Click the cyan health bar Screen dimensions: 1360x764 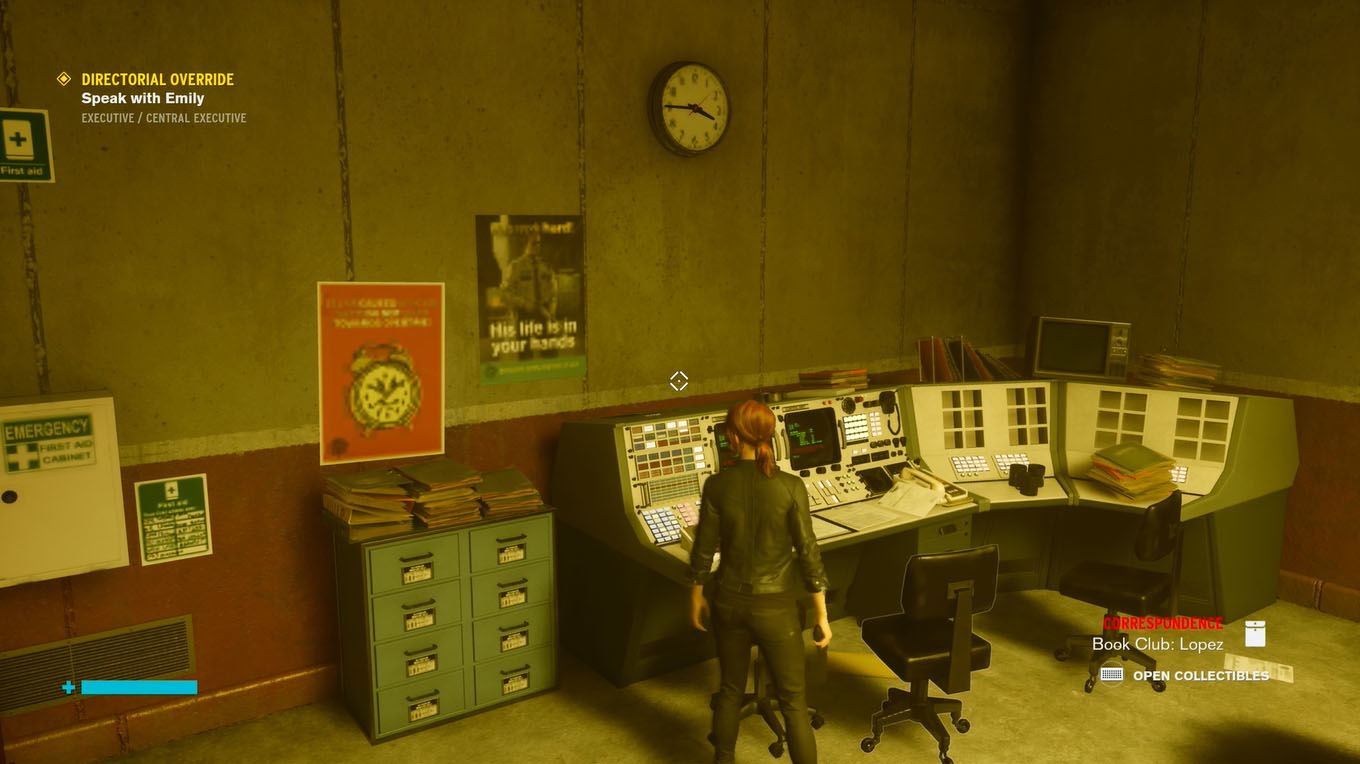pos(138,687)
